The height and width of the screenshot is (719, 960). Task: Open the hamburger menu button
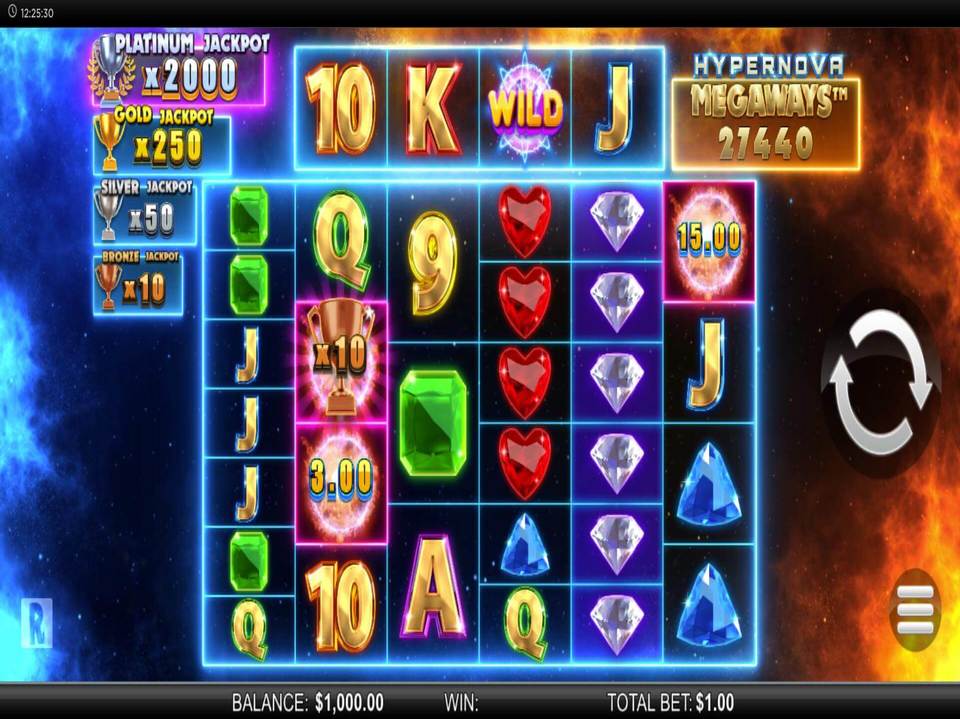(x=914, y=605)
